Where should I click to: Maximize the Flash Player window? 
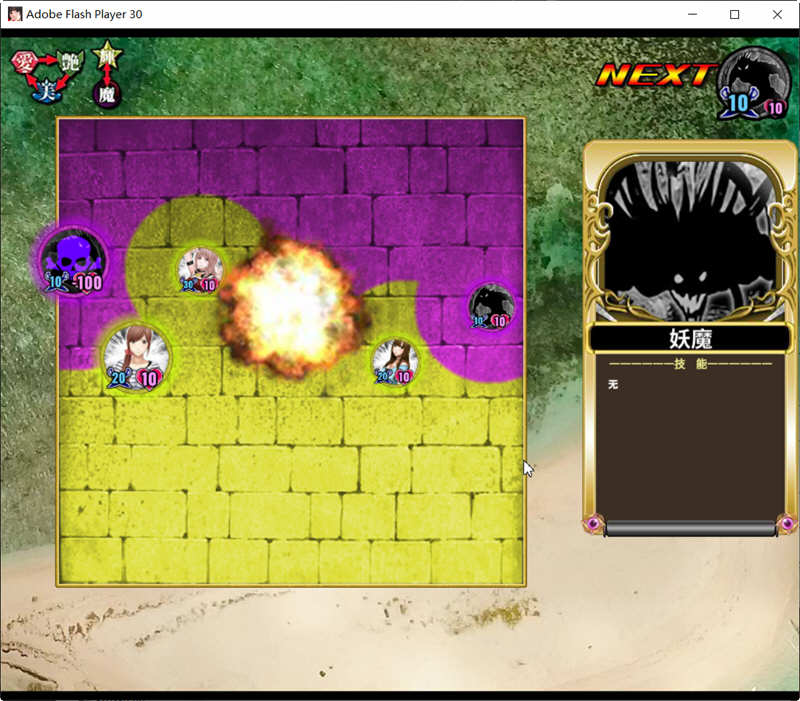734,15
